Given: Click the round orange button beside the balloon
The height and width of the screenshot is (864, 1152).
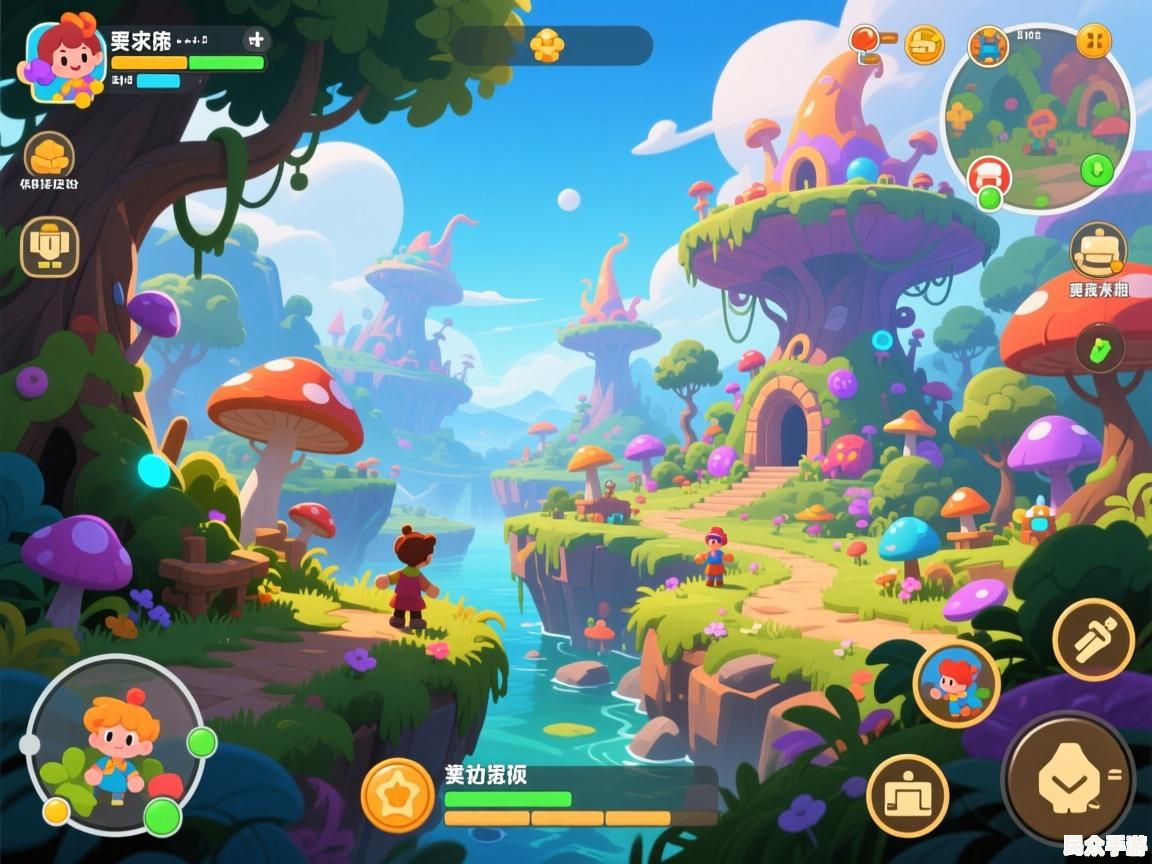Looking at the screenshot, I should pos(924,44).
